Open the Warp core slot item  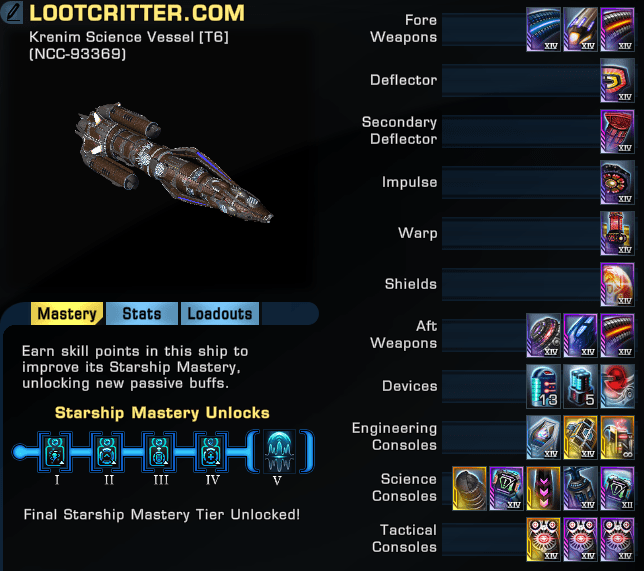[616, 233]
